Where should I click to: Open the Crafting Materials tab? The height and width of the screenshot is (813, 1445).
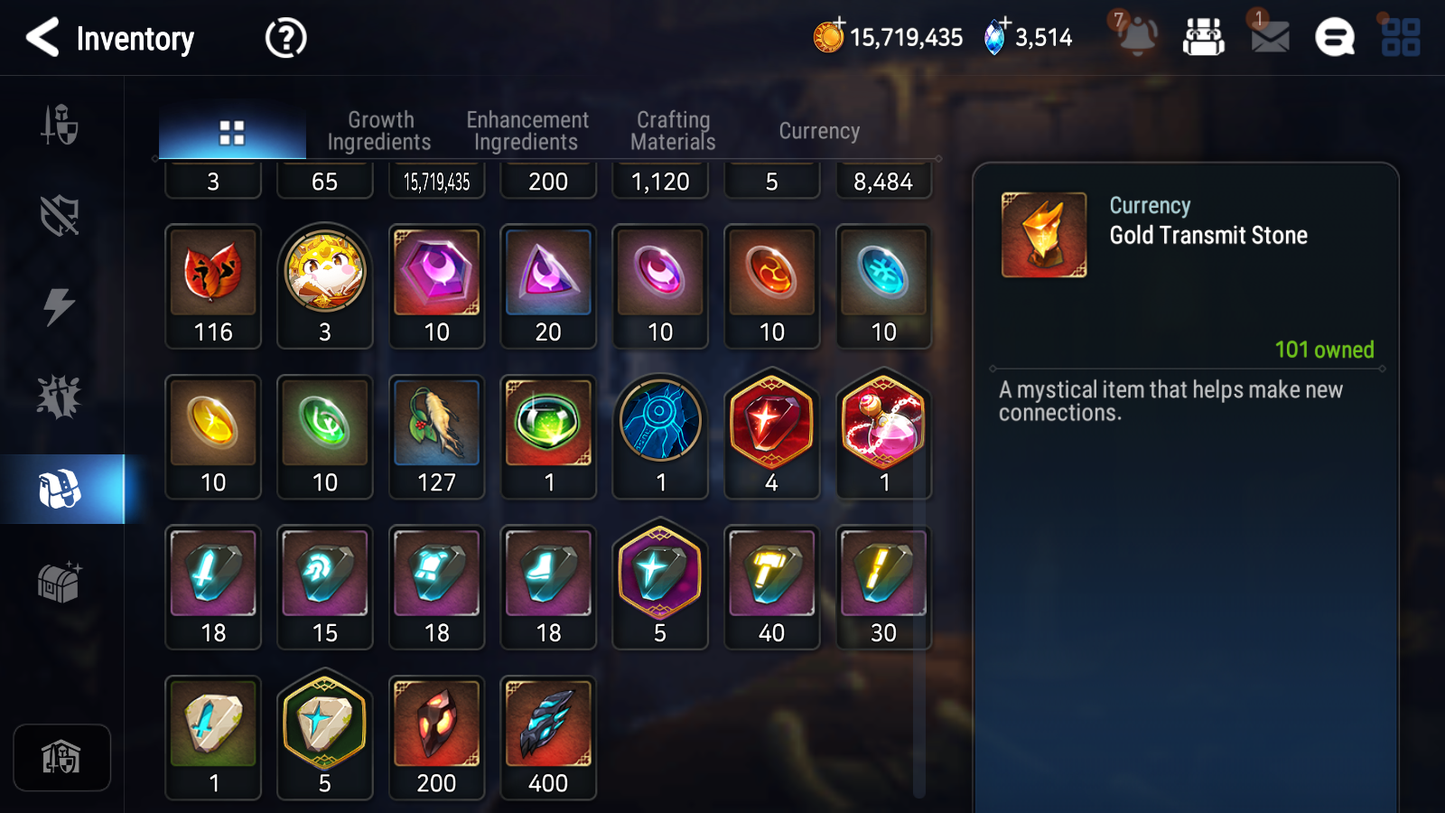click(672, 130)
